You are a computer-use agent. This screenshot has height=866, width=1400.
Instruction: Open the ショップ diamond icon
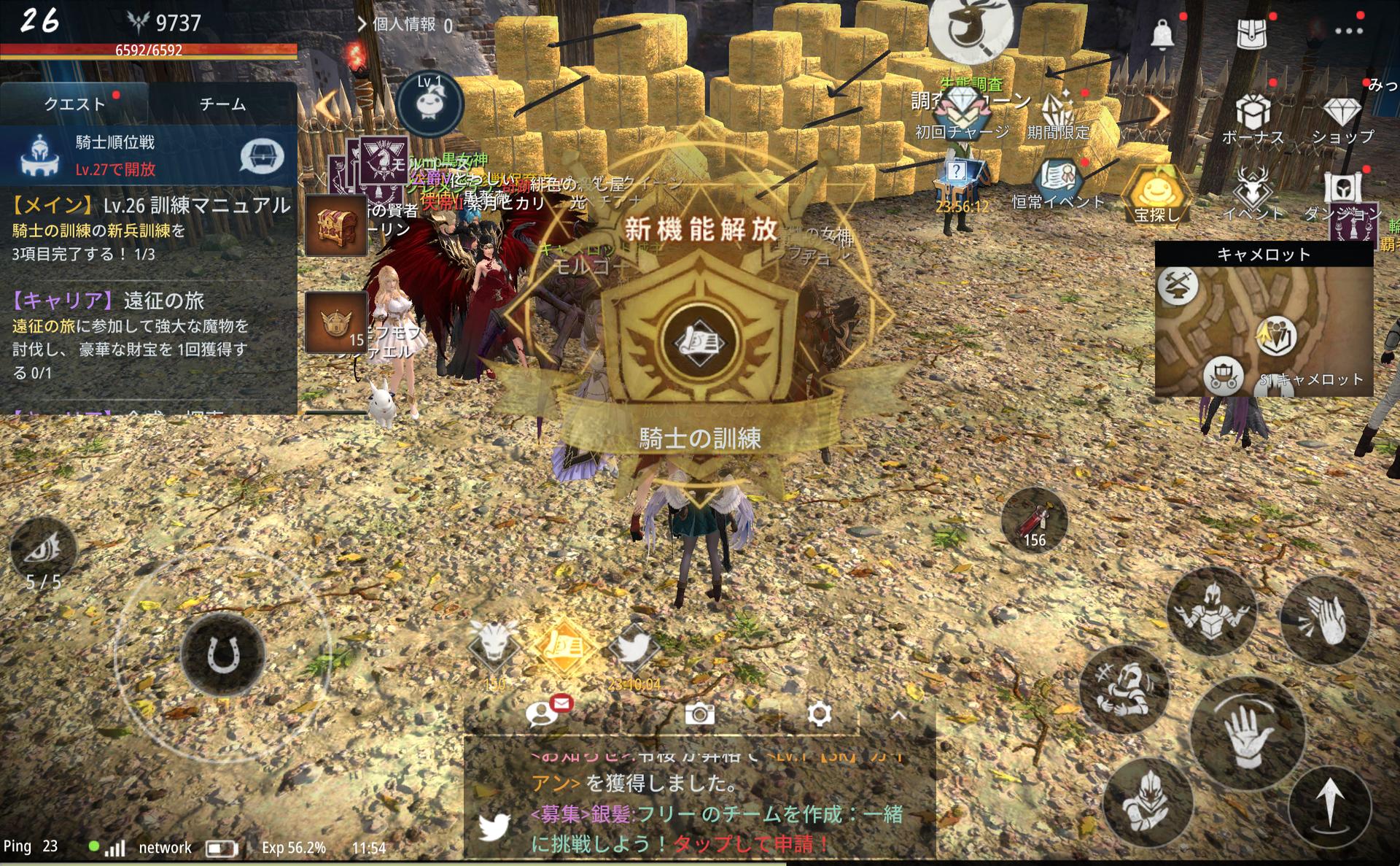coord(1342,120)
